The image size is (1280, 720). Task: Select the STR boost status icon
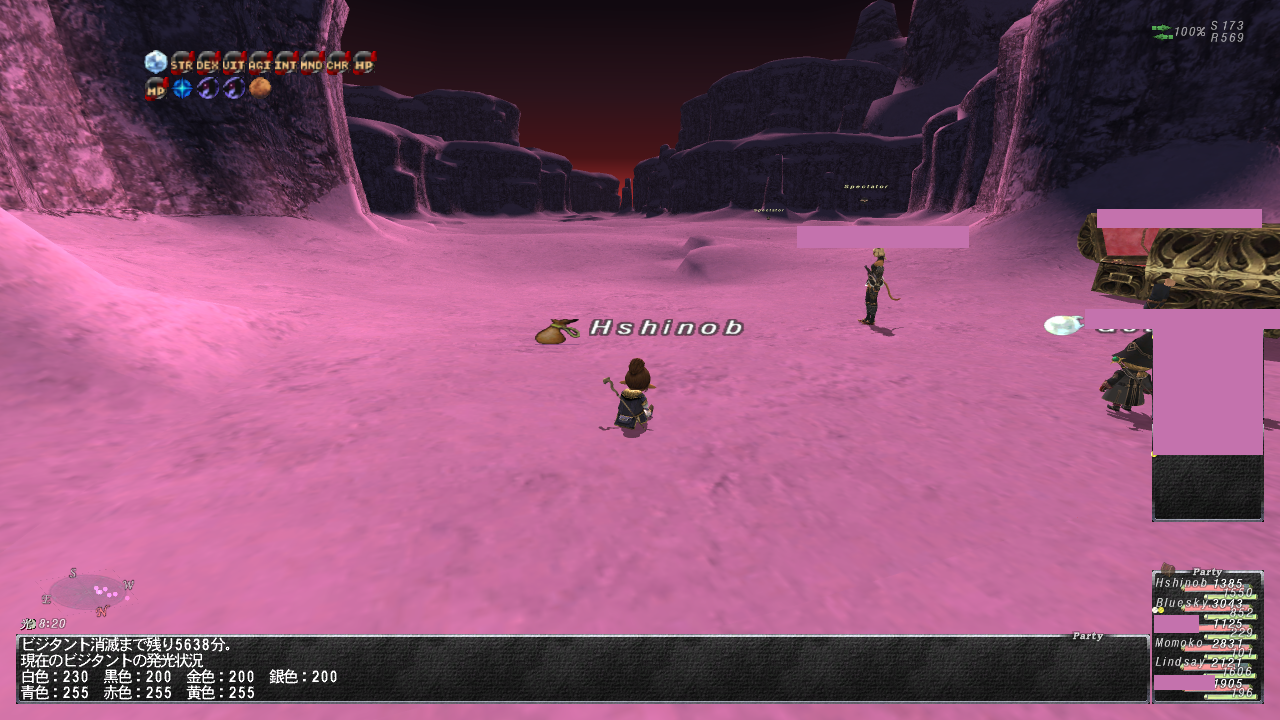[x=181, y=64]
